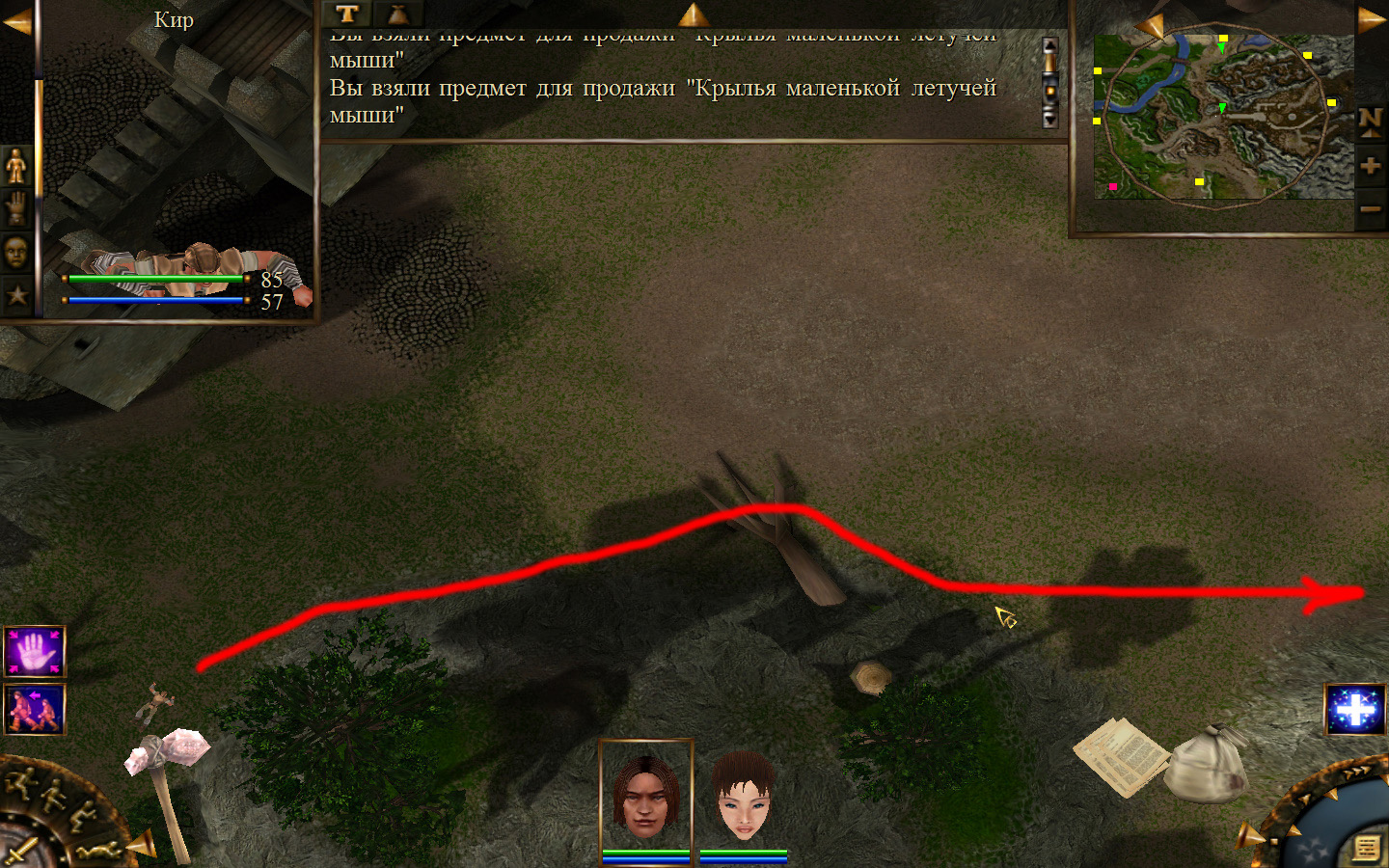Click the two walking figures icon
The height and width of the screenshot is (868, 1389).
[35, 709]
